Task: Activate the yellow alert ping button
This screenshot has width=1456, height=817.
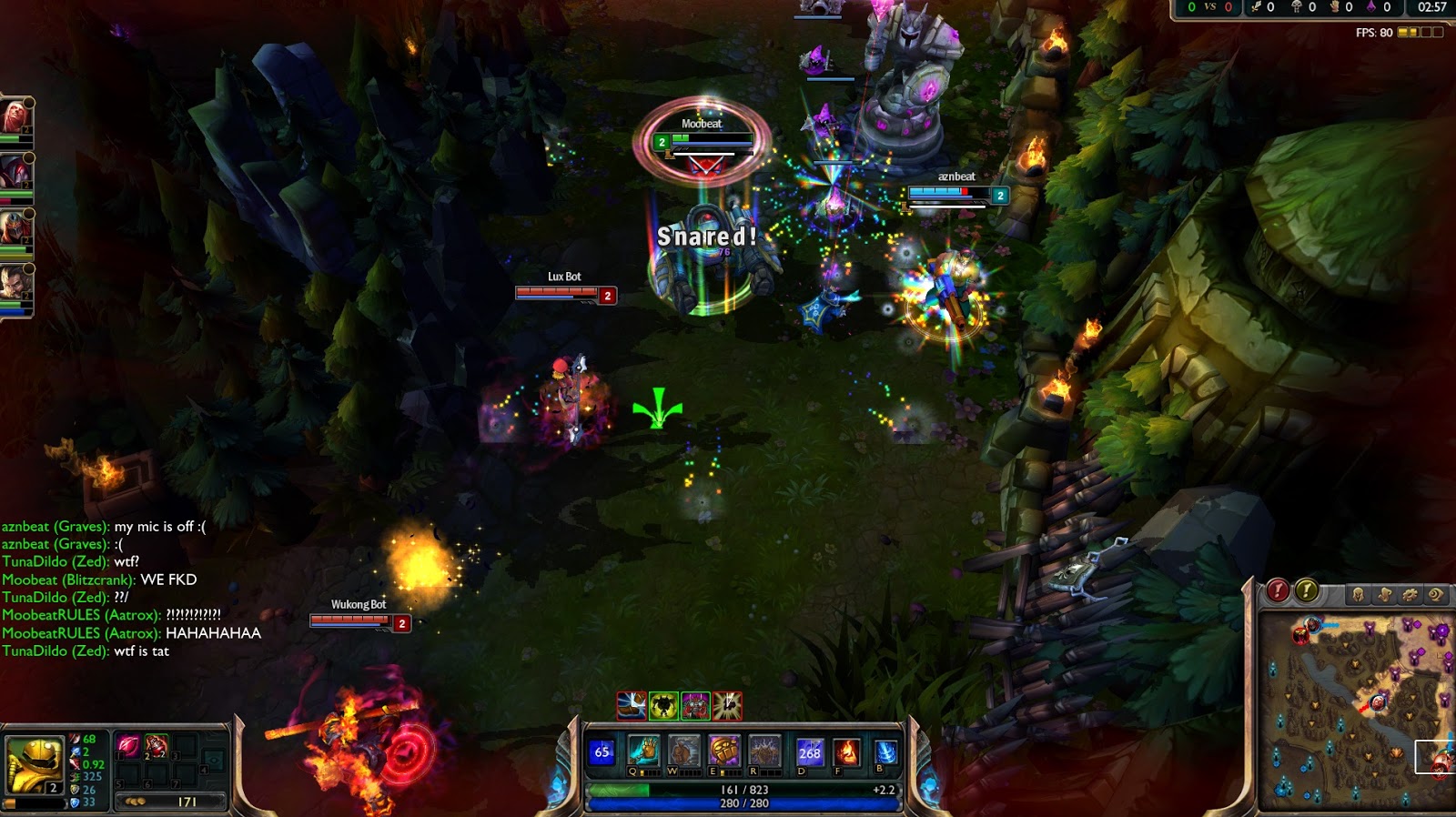Action: 1307,591
